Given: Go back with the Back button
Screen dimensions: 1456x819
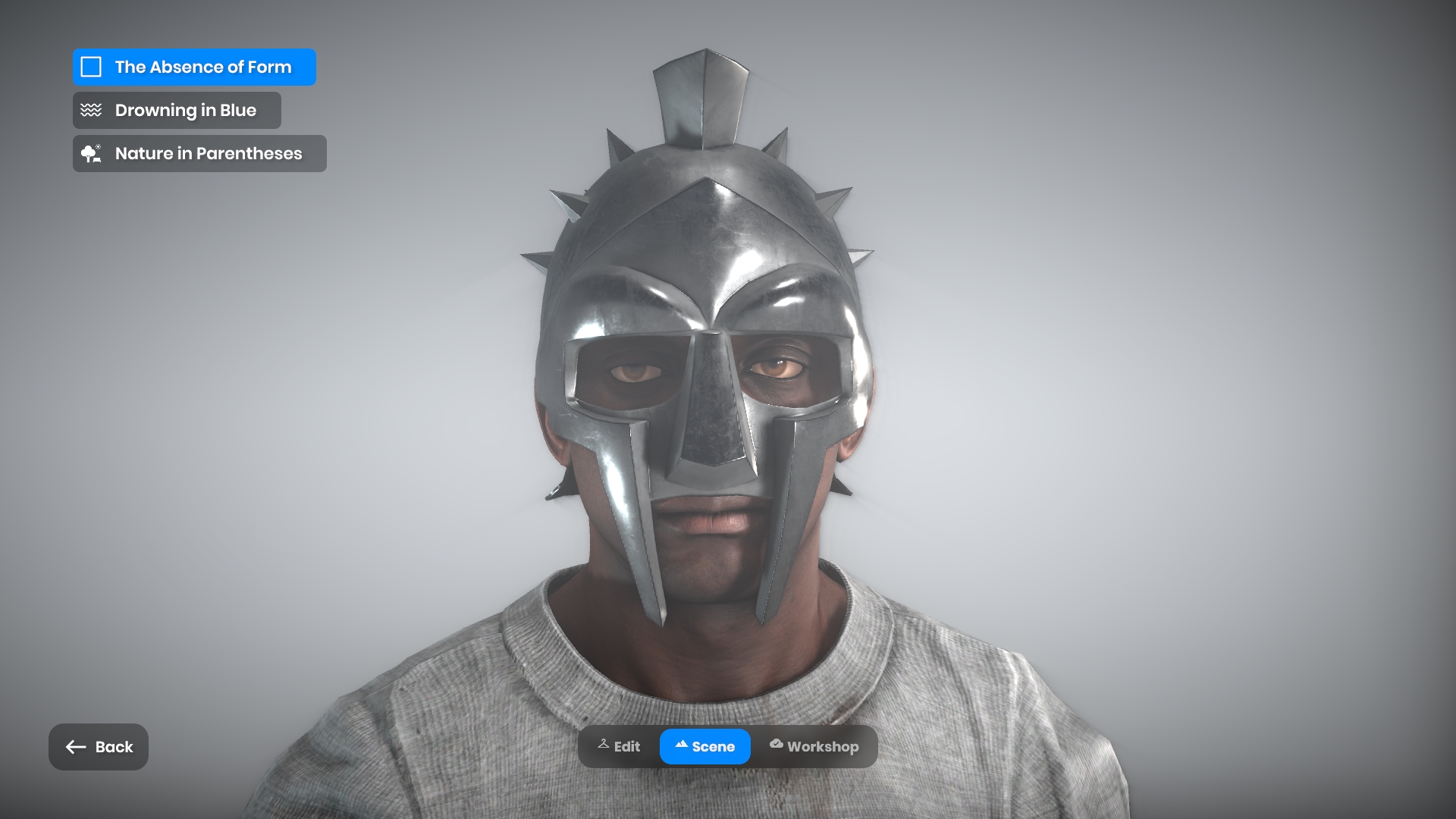Looking at the screenshot, I should (99, 747).
